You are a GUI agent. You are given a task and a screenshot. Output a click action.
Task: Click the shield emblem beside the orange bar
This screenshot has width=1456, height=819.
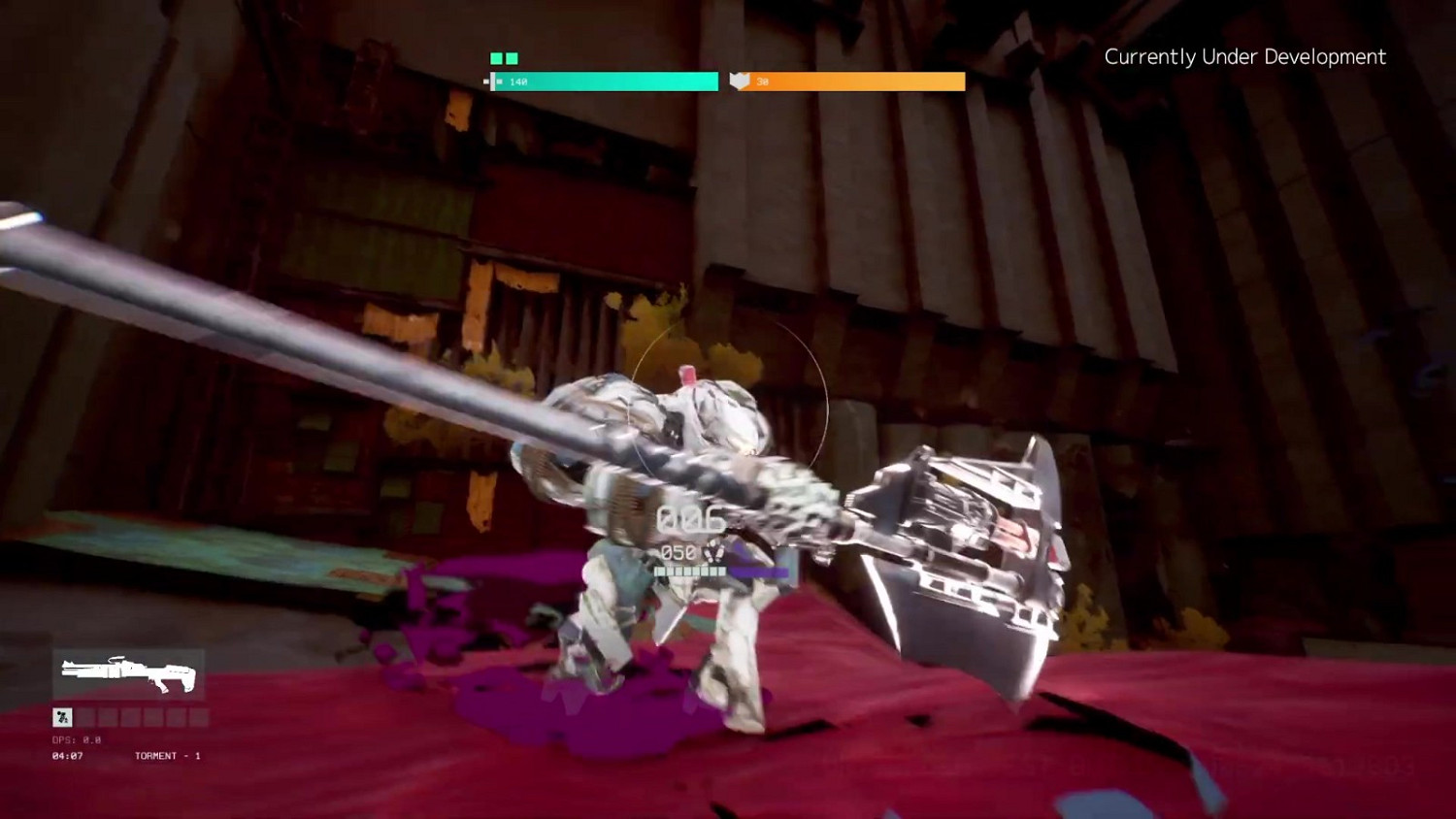[740, 82]
